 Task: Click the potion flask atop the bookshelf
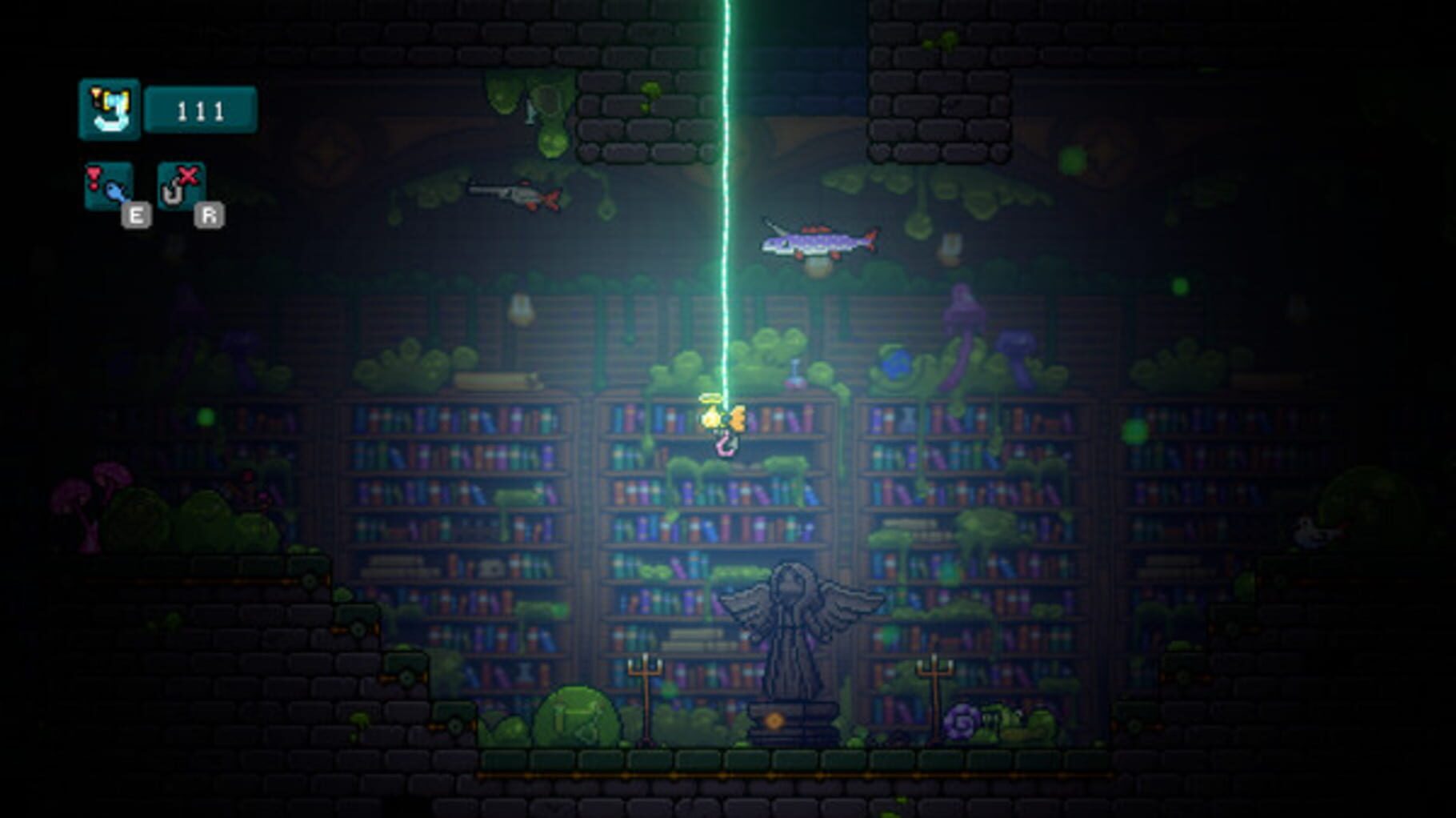click(794, 375)
